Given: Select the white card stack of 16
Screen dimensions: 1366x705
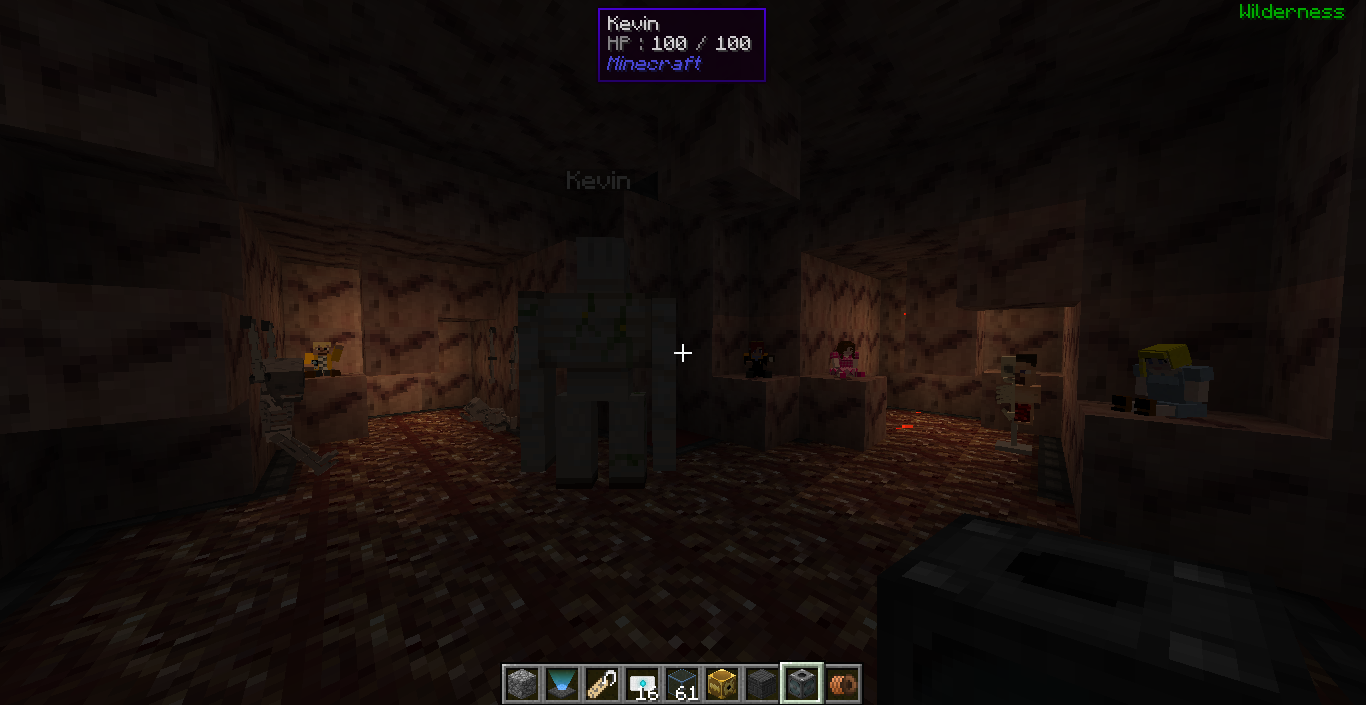Looking at the screenshot, I should (642, 684).
